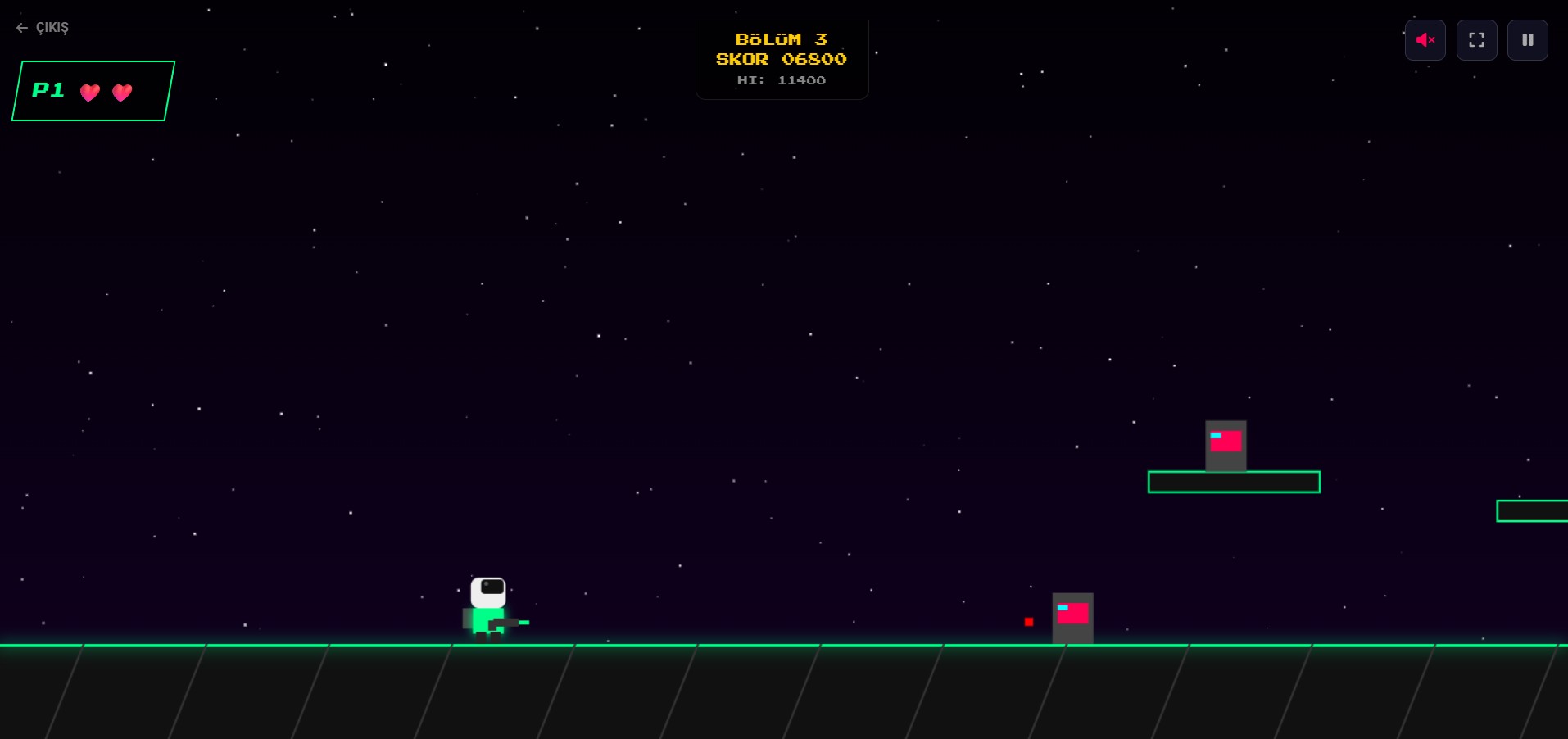Toggle audio using the sound control
This screenshot has width=1568, height=739.
[x=1425, y=39]
